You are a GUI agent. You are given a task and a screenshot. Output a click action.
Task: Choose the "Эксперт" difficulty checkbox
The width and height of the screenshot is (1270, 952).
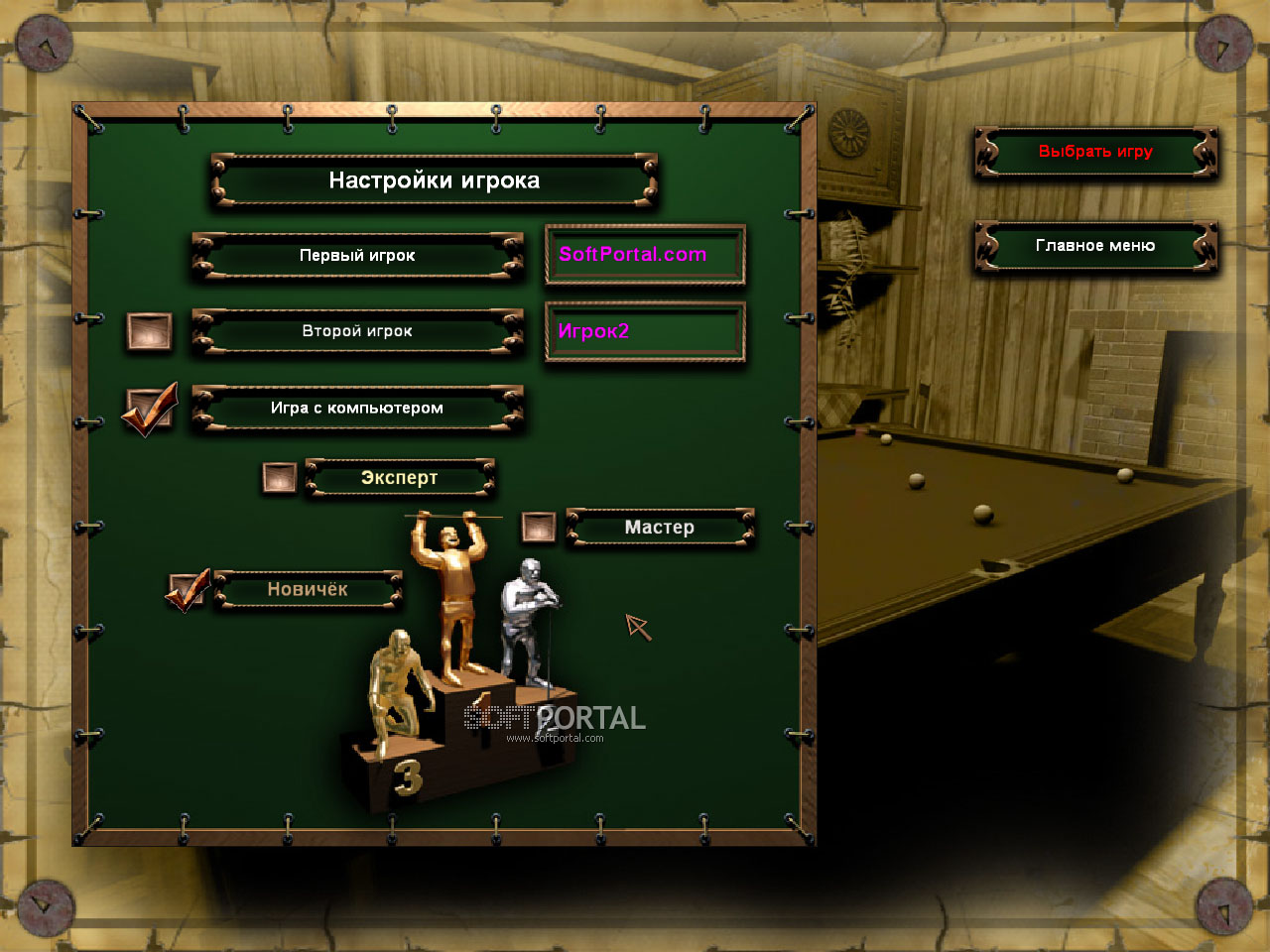coord(279,478)
